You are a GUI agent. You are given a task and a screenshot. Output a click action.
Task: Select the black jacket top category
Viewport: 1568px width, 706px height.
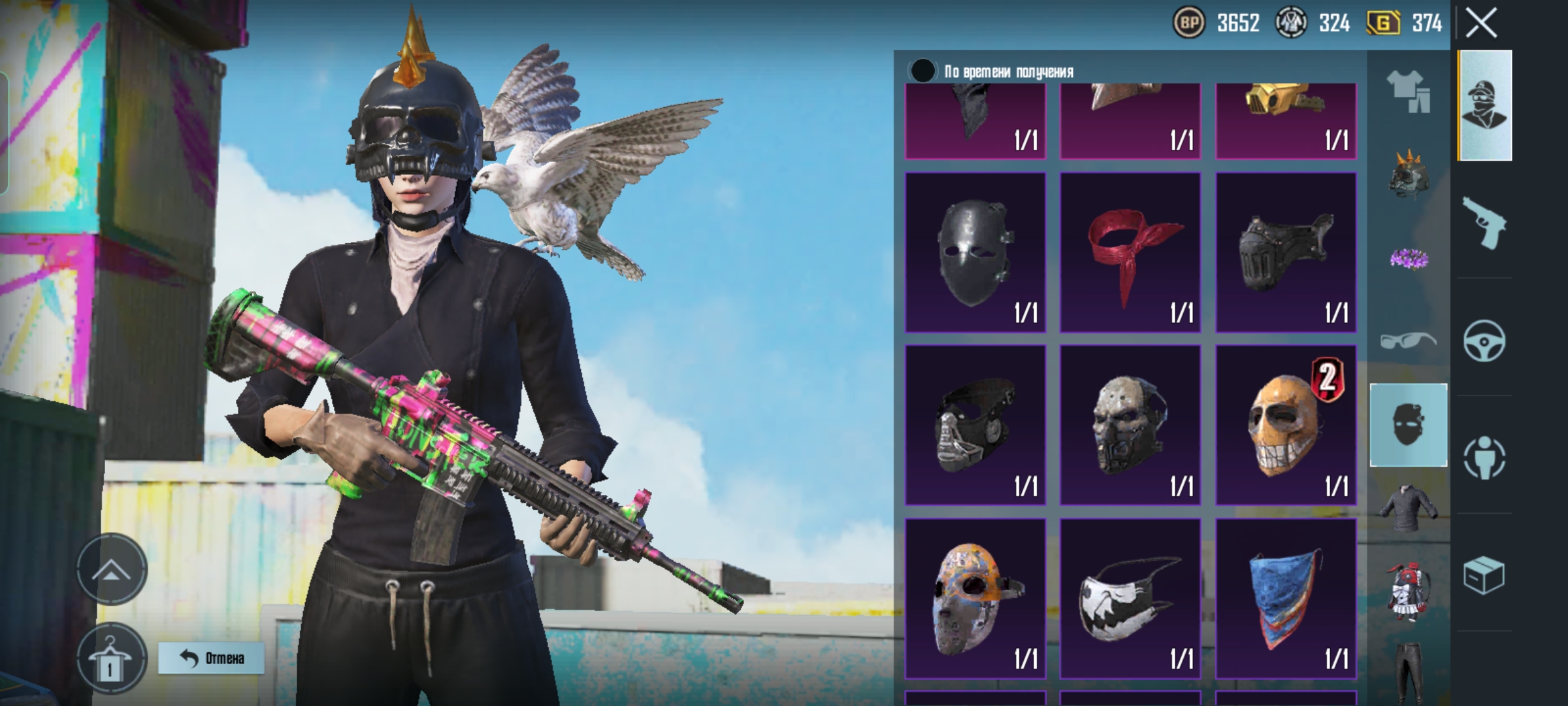click(1408, 507)
